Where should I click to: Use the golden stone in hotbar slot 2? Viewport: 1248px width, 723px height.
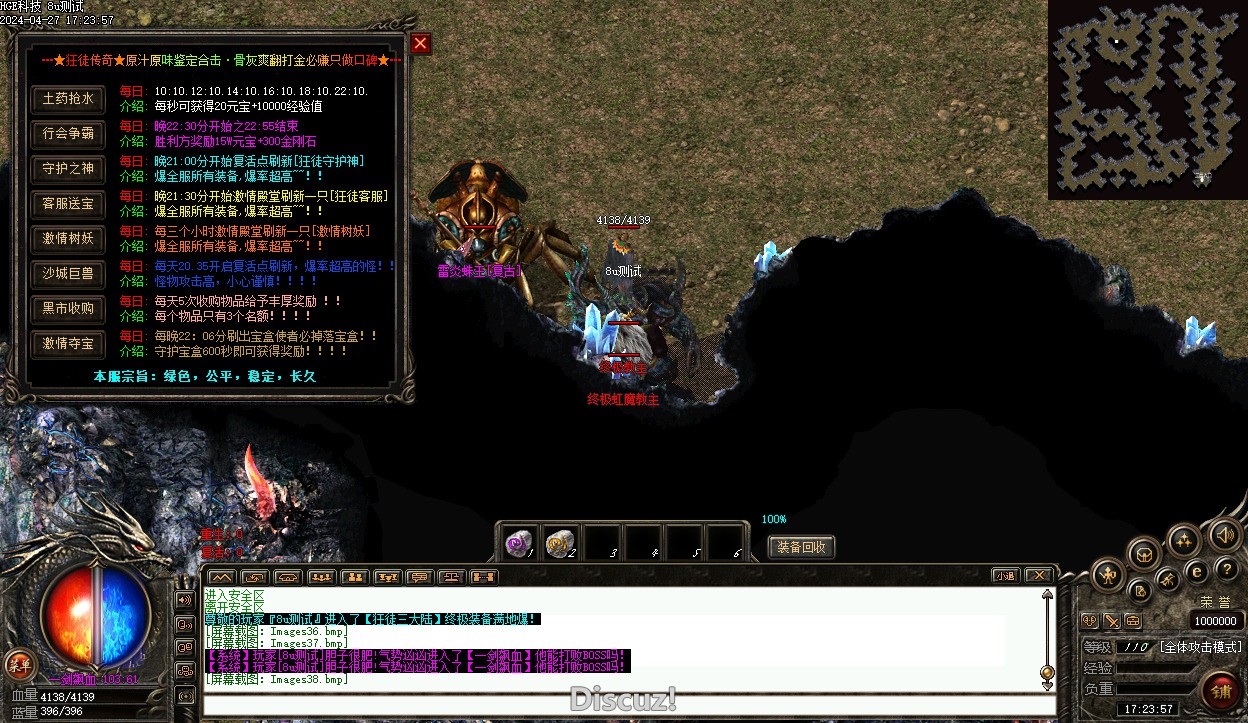pos(560,542)
